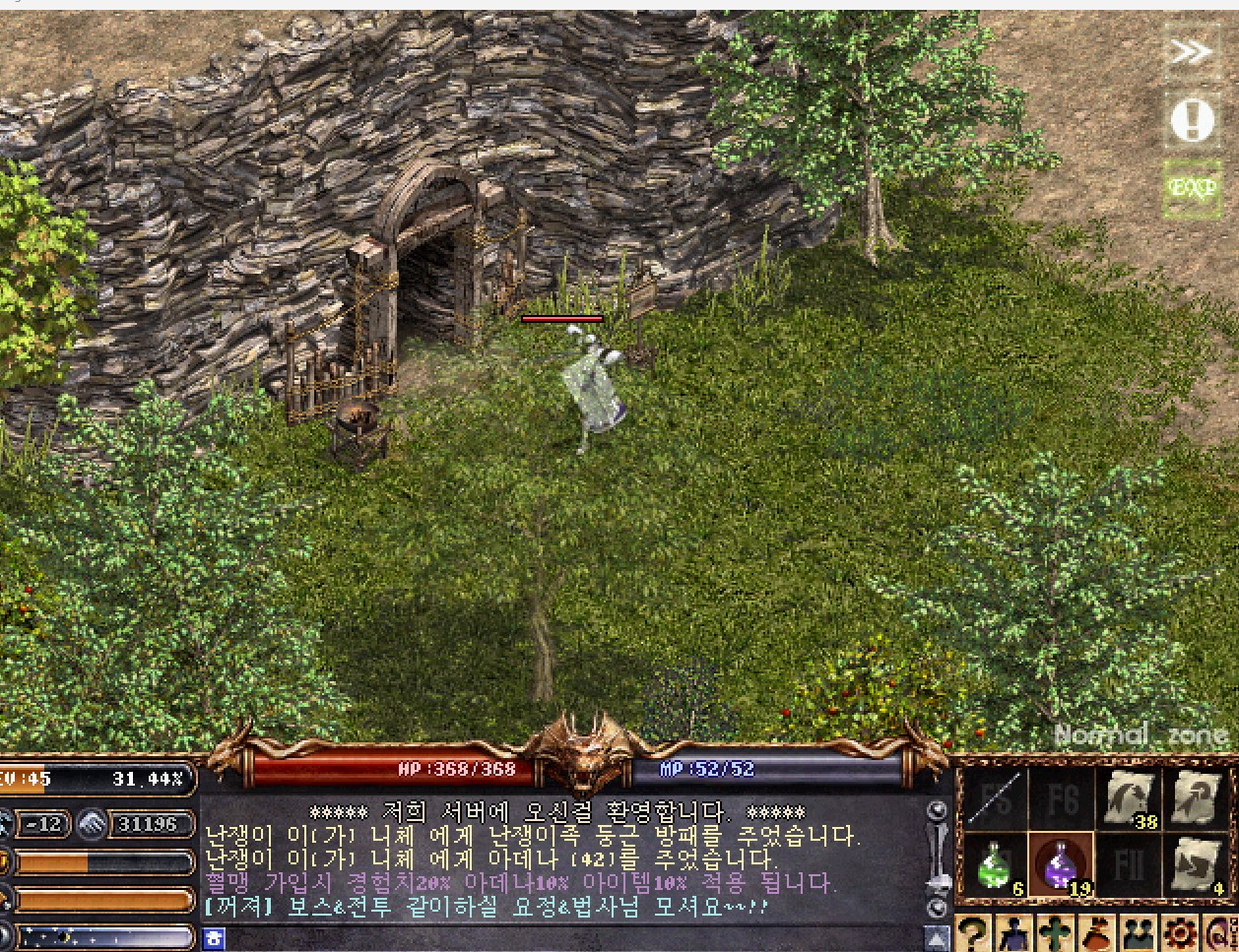1239x952 pixels.
Task: Click the double-arrow expand button
Action: tap(1192, 52)
